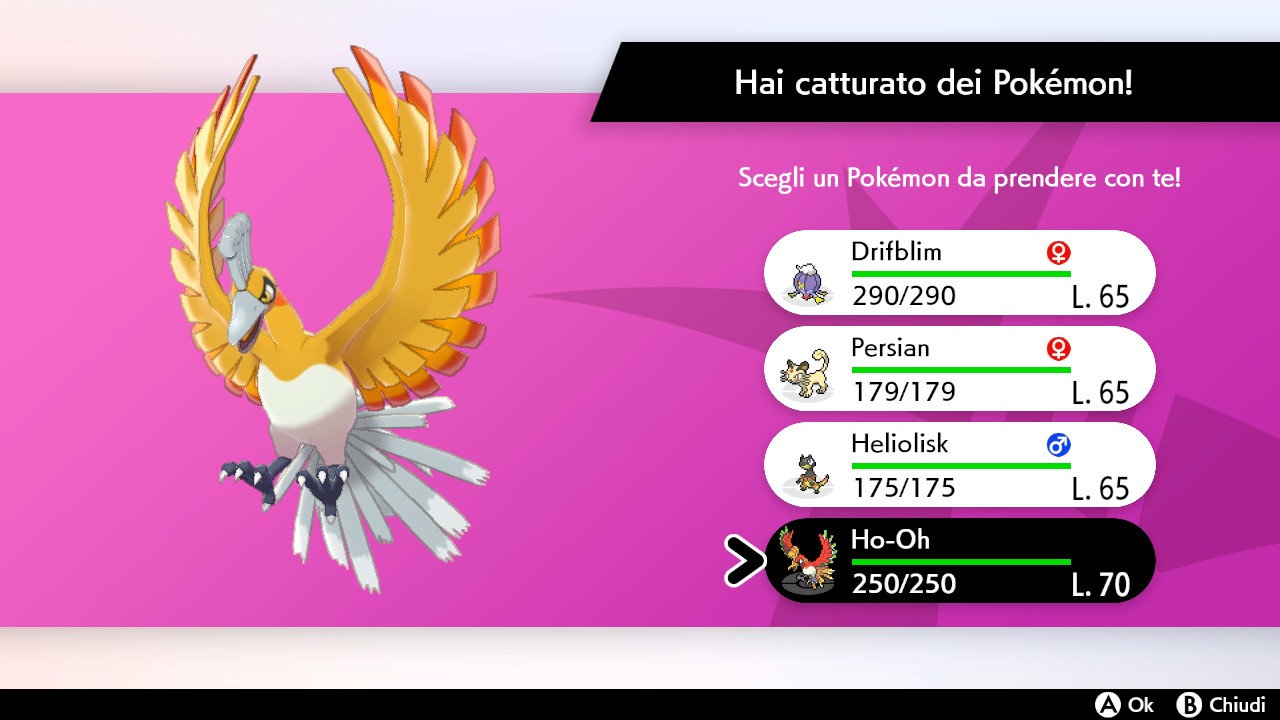This screenshot has height=720, width=1280.
Task: Click the 'Hai catturato dei Pokémon!' banner
Action: pyautogui.click(x=935, y=84)
